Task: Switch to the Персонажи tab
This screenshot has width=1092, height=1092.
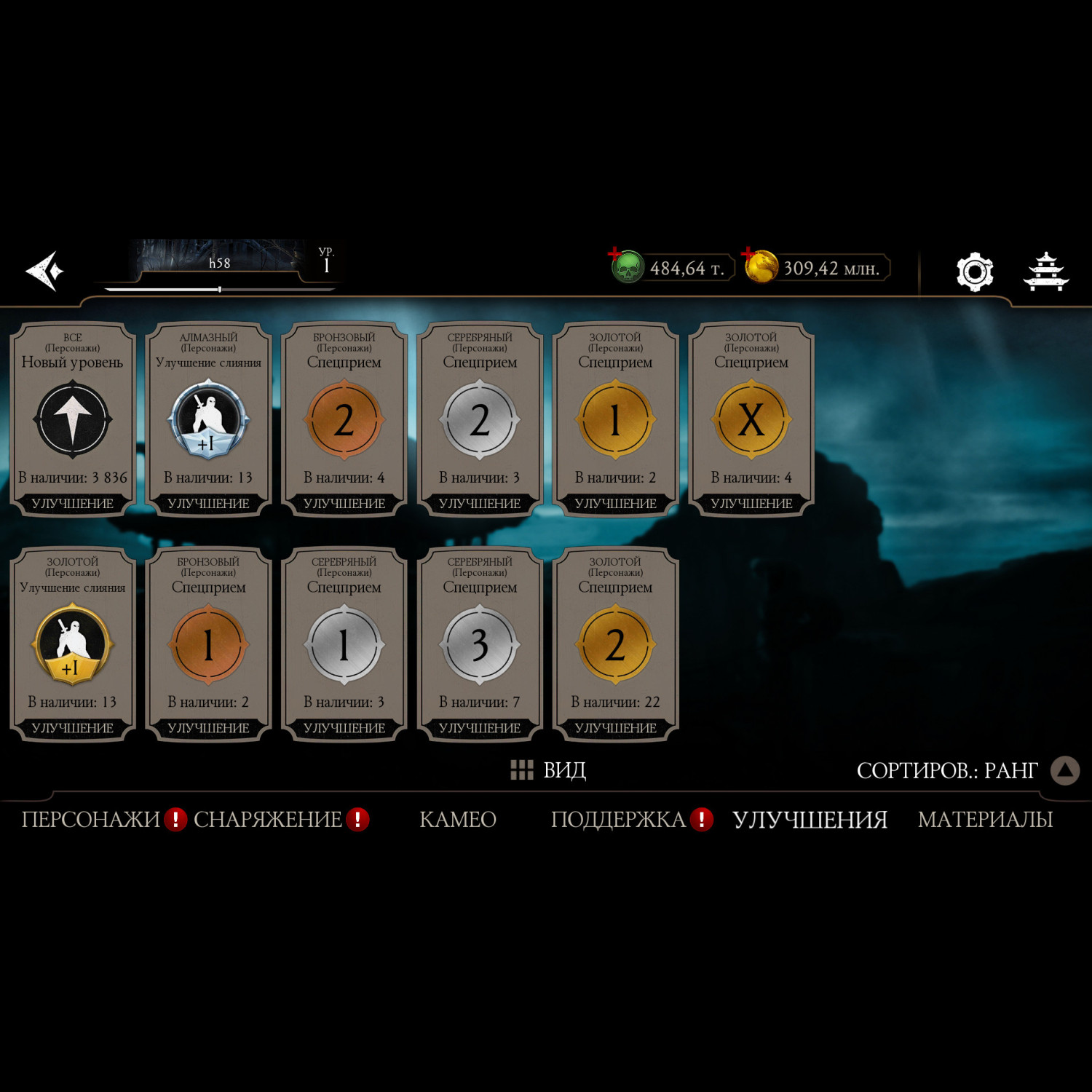Action: pos(90,820)
